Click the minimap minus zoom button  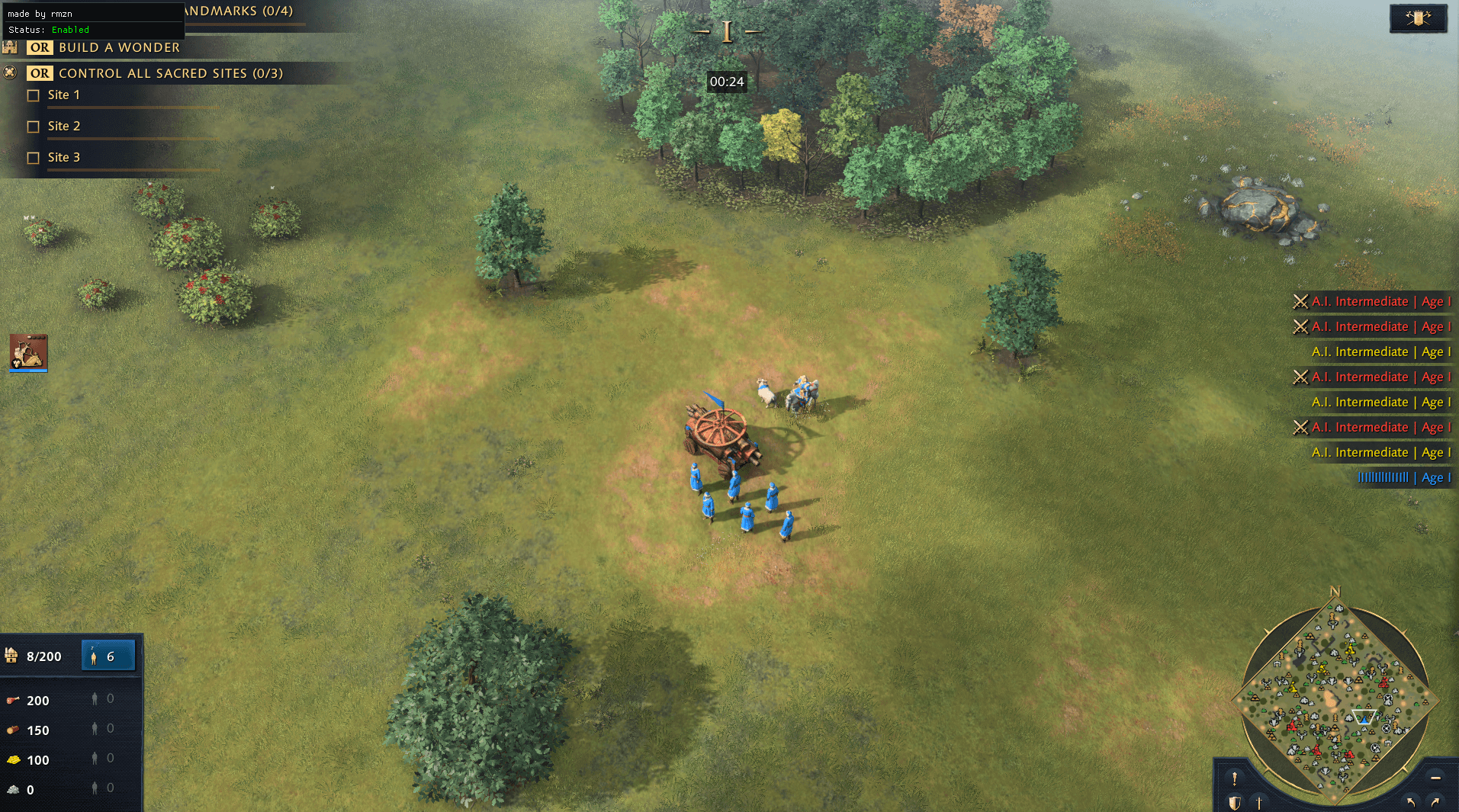(x=1435, y=778)
